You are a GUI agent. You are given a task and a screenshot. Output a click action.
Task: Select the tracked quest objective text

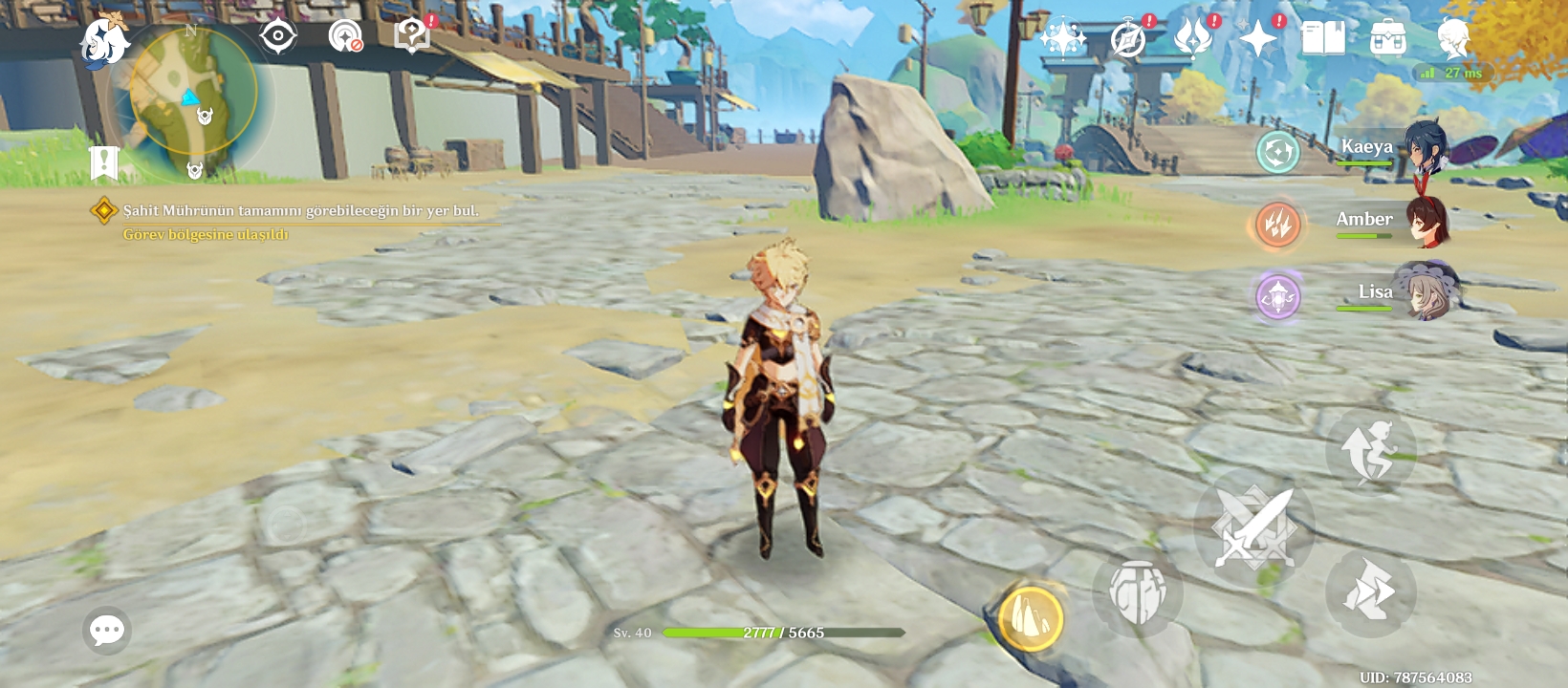click(300, 211)
